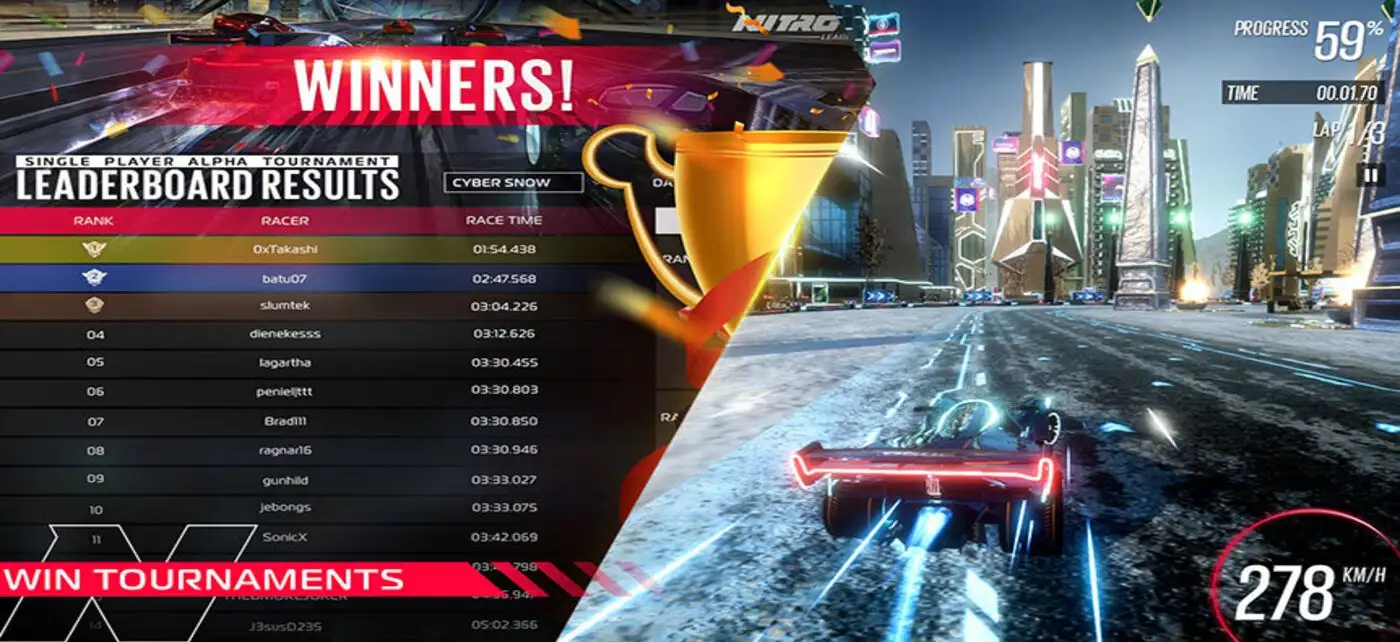Sort leaderboard by the Race Time header
This screenshot has height=642, width=1400.
504,220
